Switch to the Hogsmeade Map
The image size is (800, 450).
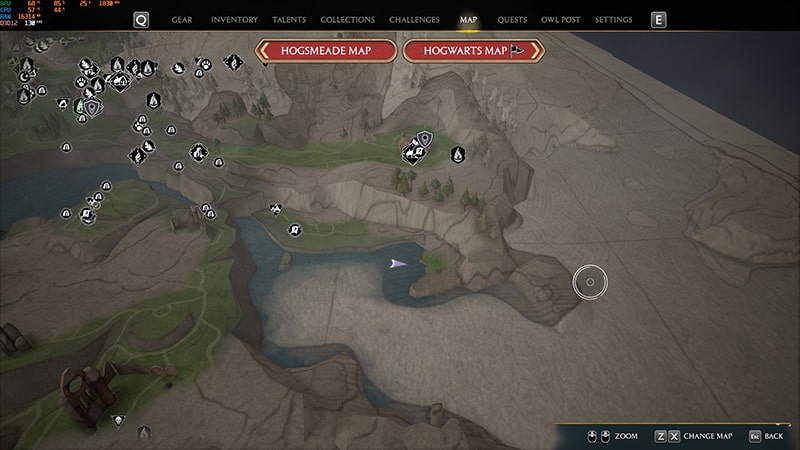[327, 51]
